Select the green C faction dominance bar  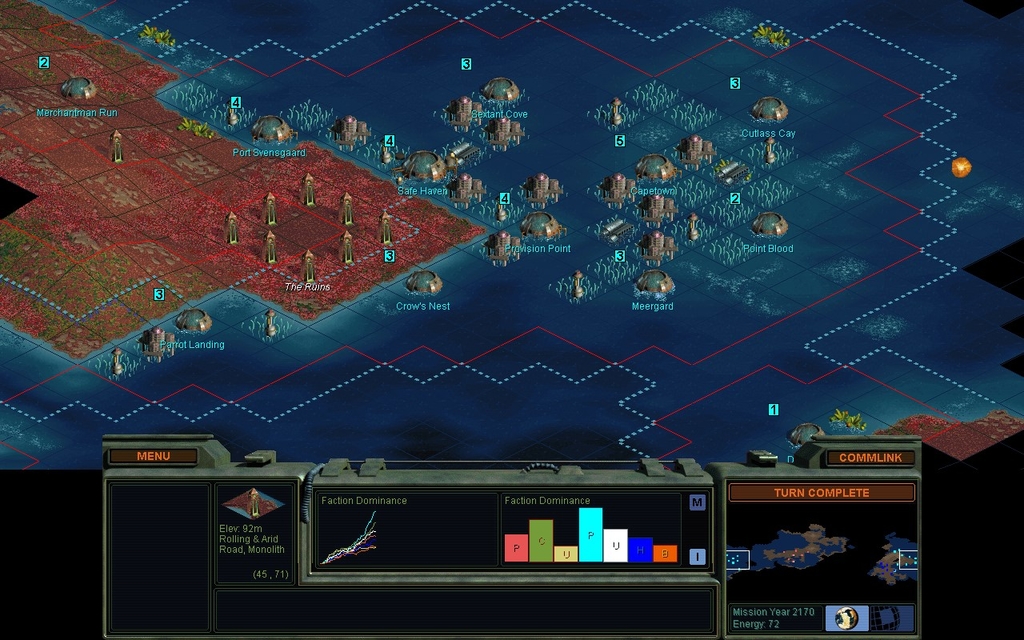(x=541, y=541)
